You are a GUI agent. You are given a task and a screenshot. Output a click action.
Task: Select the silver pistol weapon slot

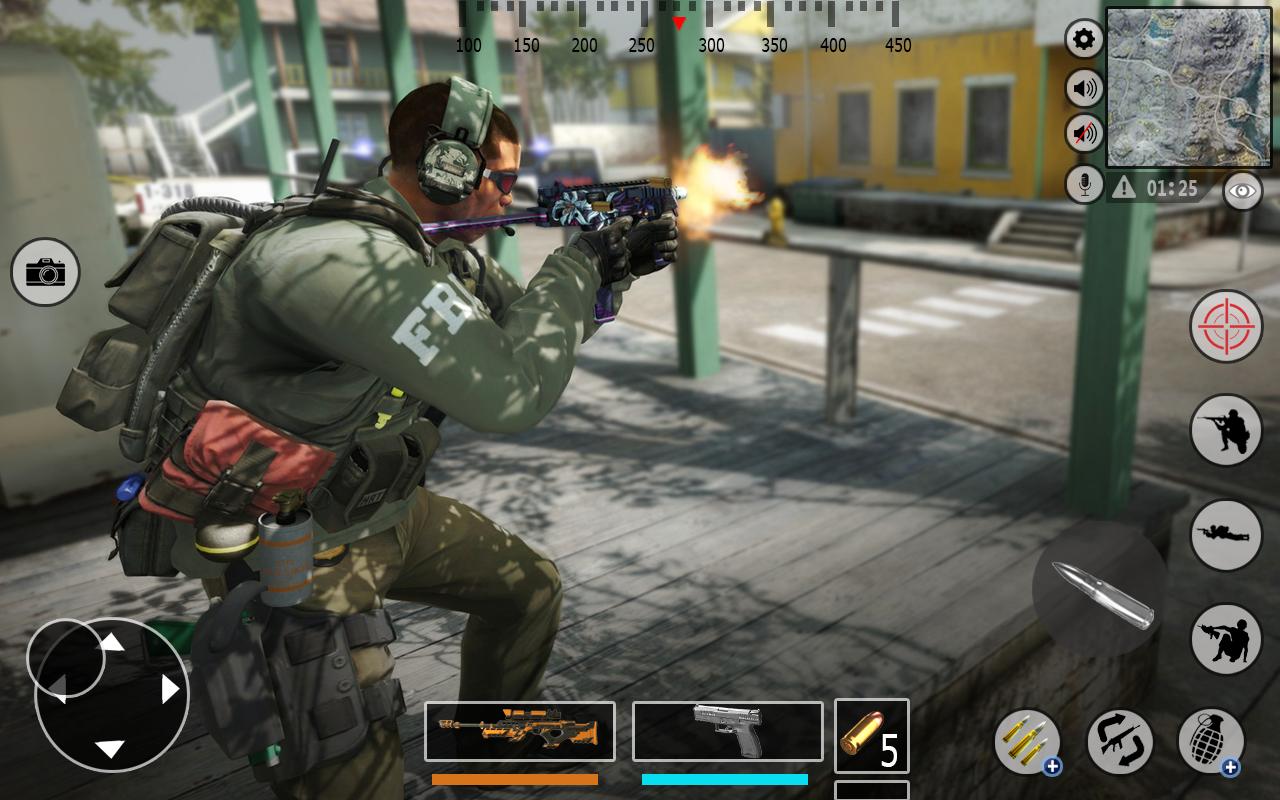(x=727, y=731)
